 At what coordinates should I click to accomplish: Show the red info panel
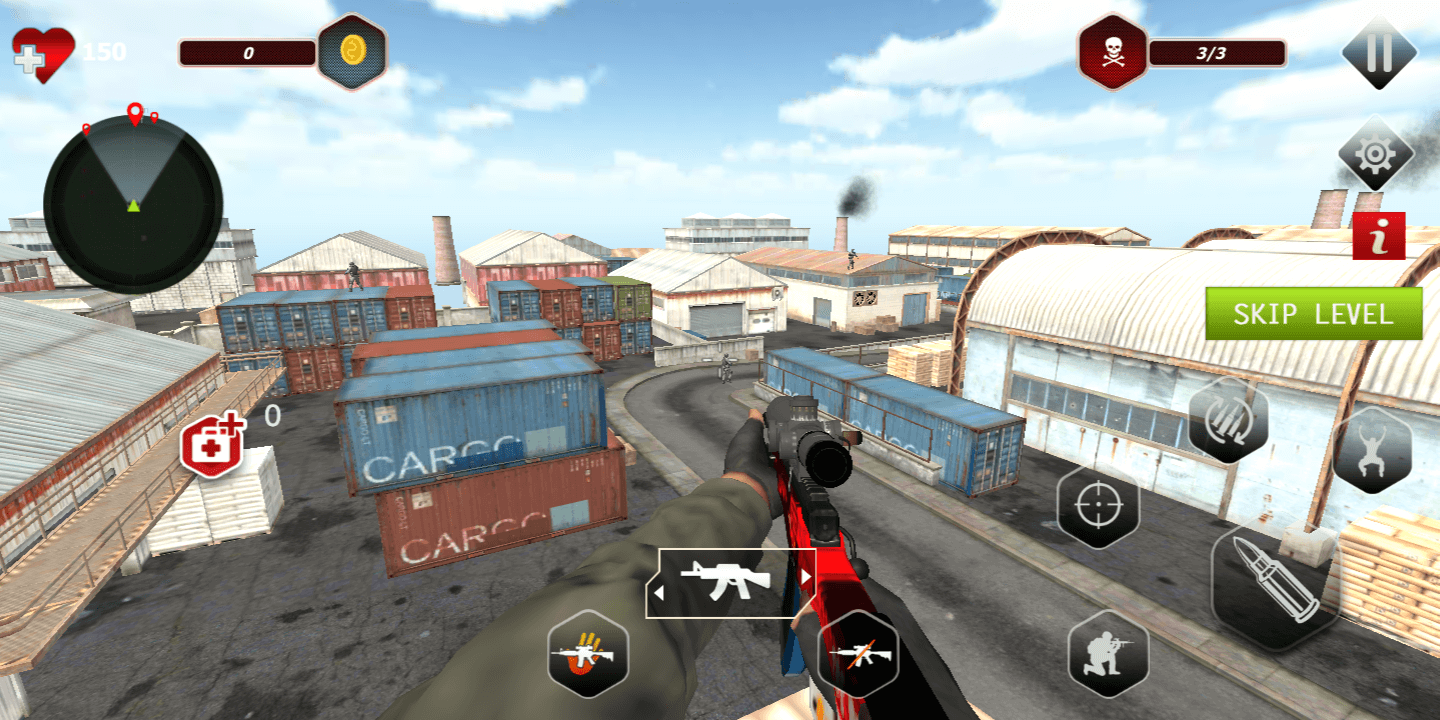(x=1379, y=236)
